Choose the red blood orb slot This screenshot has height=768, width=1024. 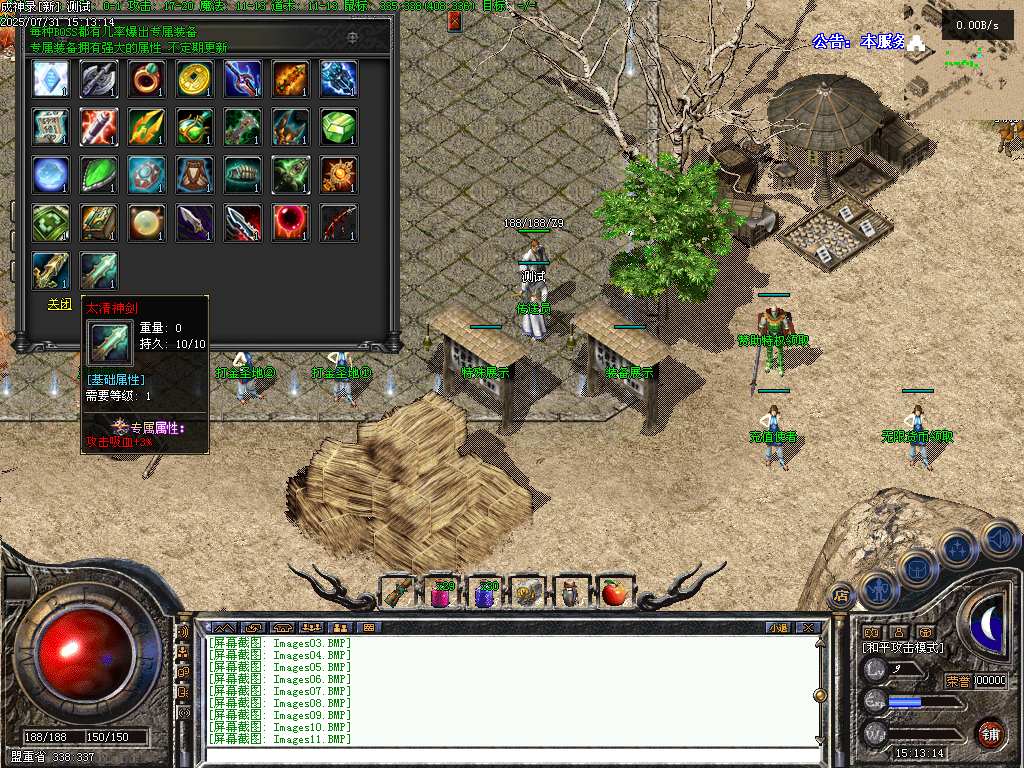(291, 223)
